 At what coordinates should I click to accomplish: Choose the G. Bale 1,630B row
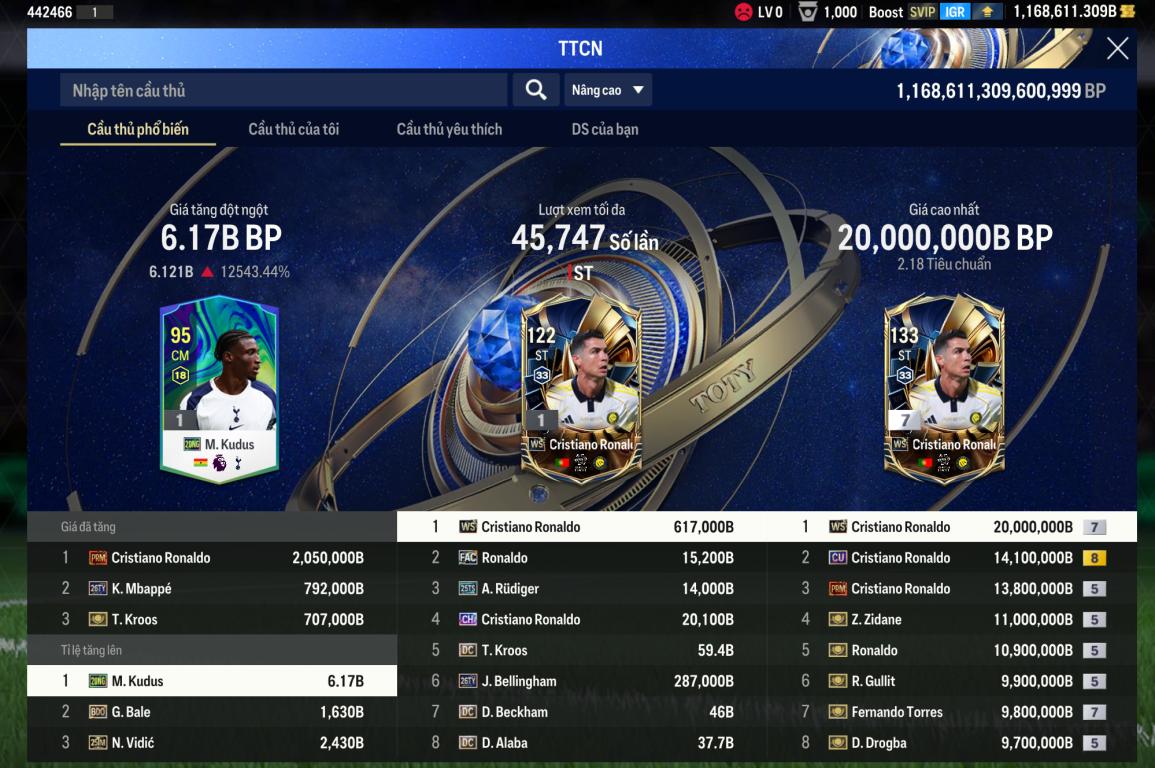[x=212, y=712]
